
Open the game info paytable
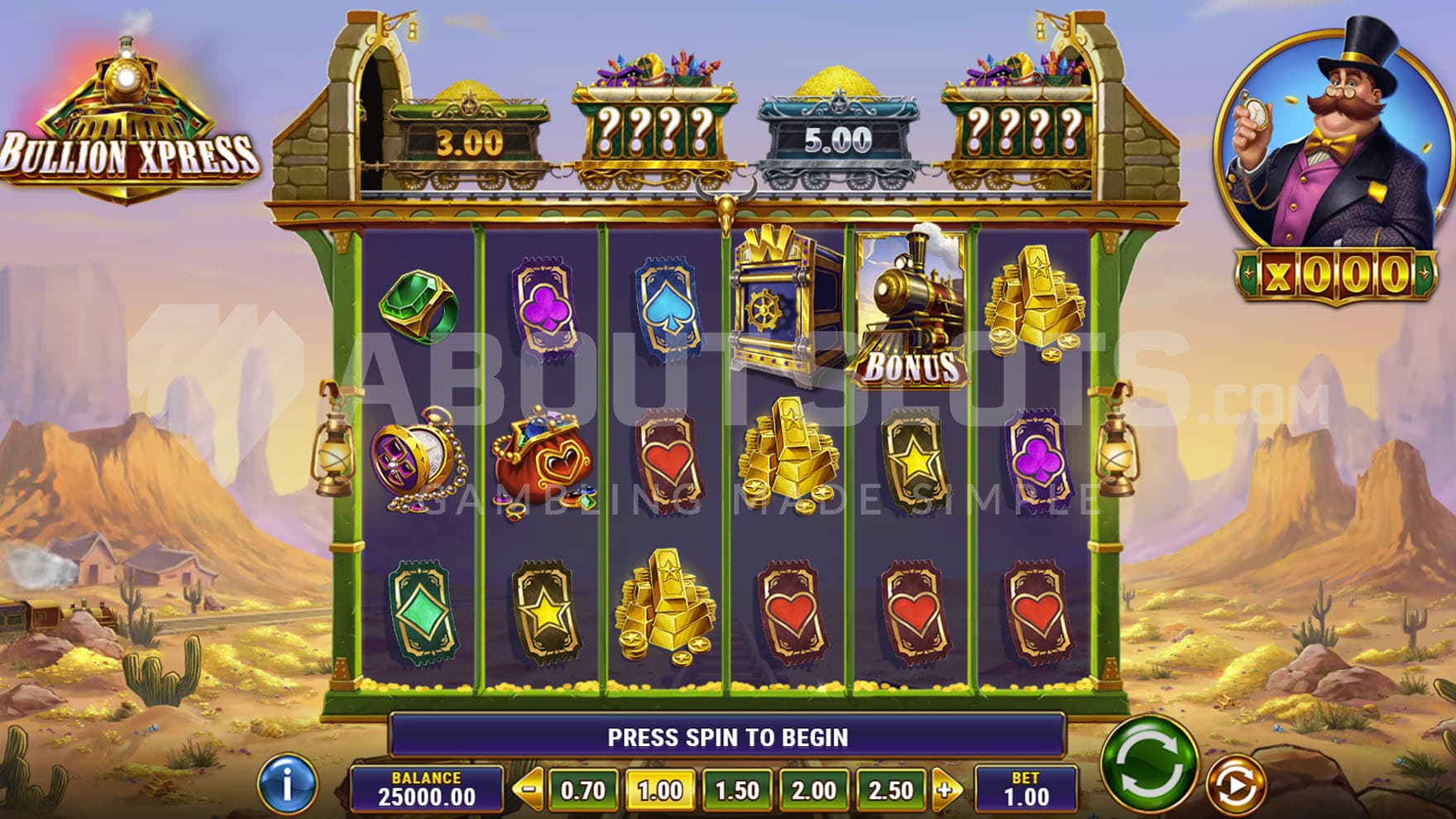click(287, 783)
